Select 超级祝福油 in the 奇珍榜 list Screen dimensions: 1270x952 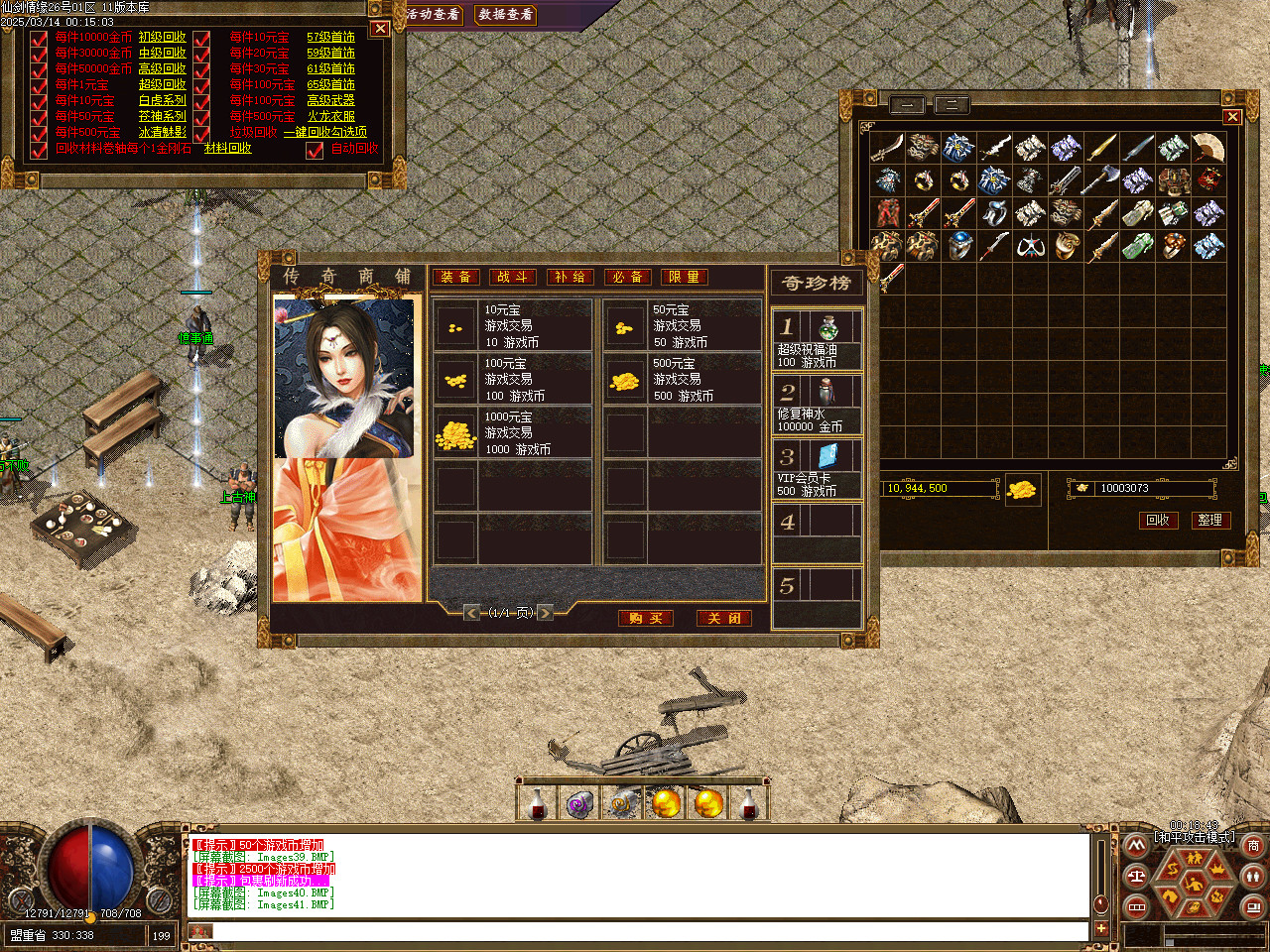[817, 339]
